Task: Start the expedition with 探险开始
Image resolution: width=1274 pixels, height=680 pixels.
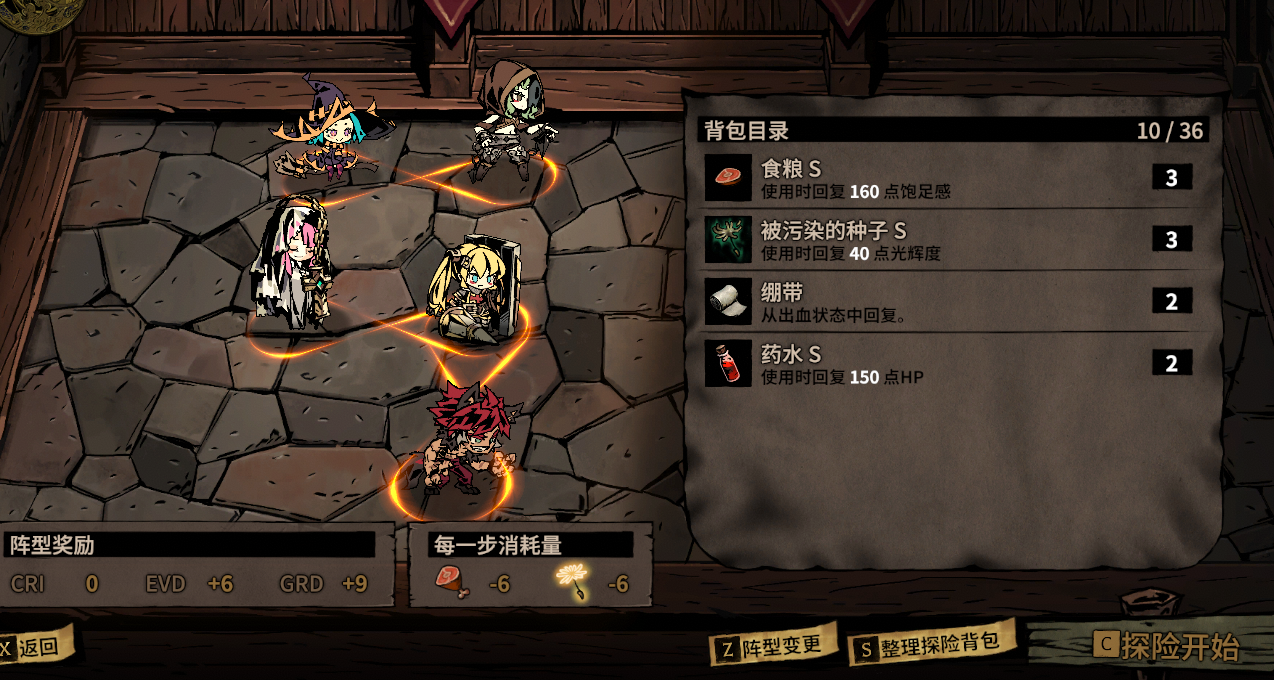Action: pos(1168,646)
